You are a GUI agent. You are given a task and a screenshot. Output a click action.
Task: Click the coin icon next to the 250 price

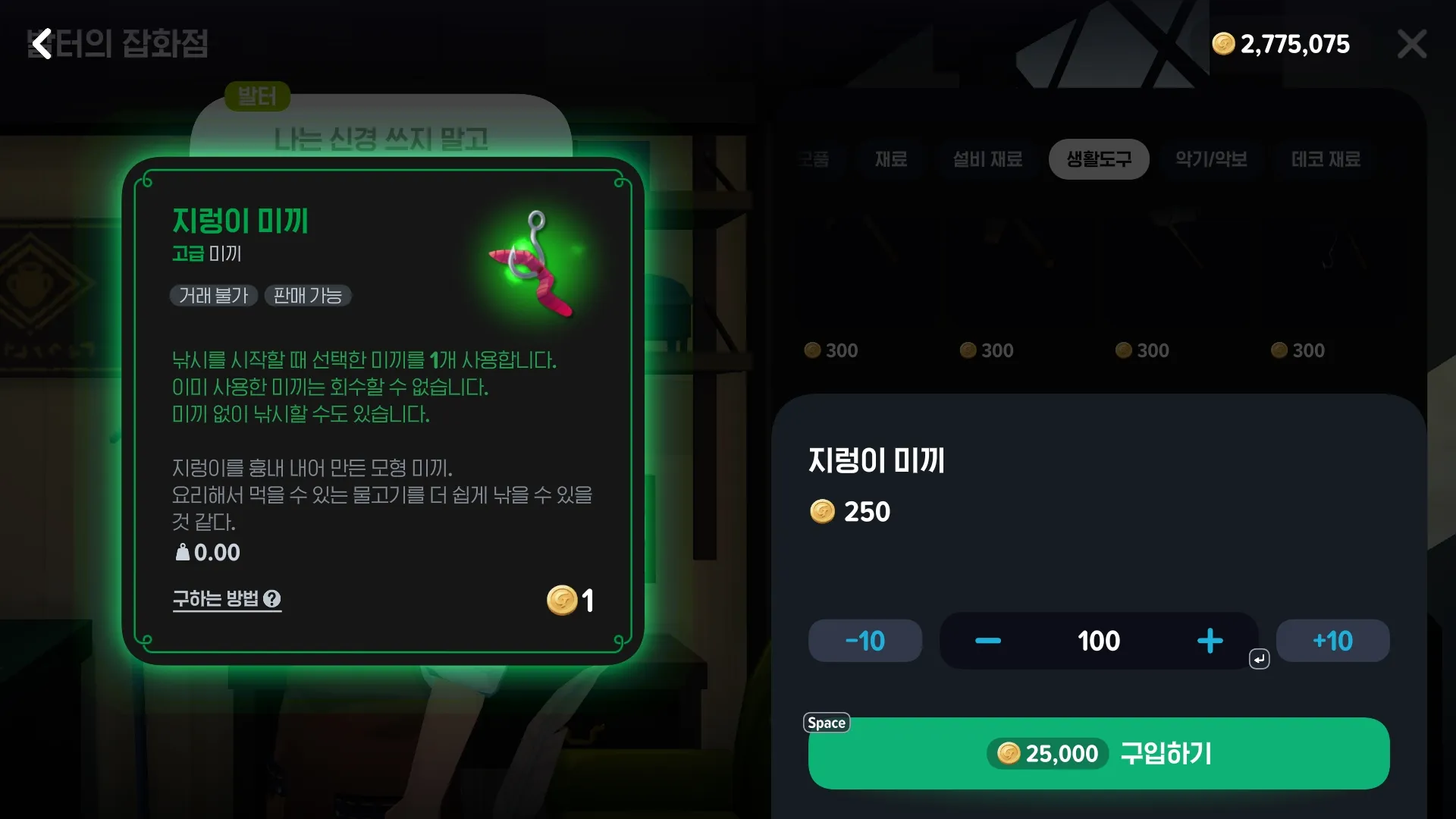pyautogui.click(x=823, y=511)
